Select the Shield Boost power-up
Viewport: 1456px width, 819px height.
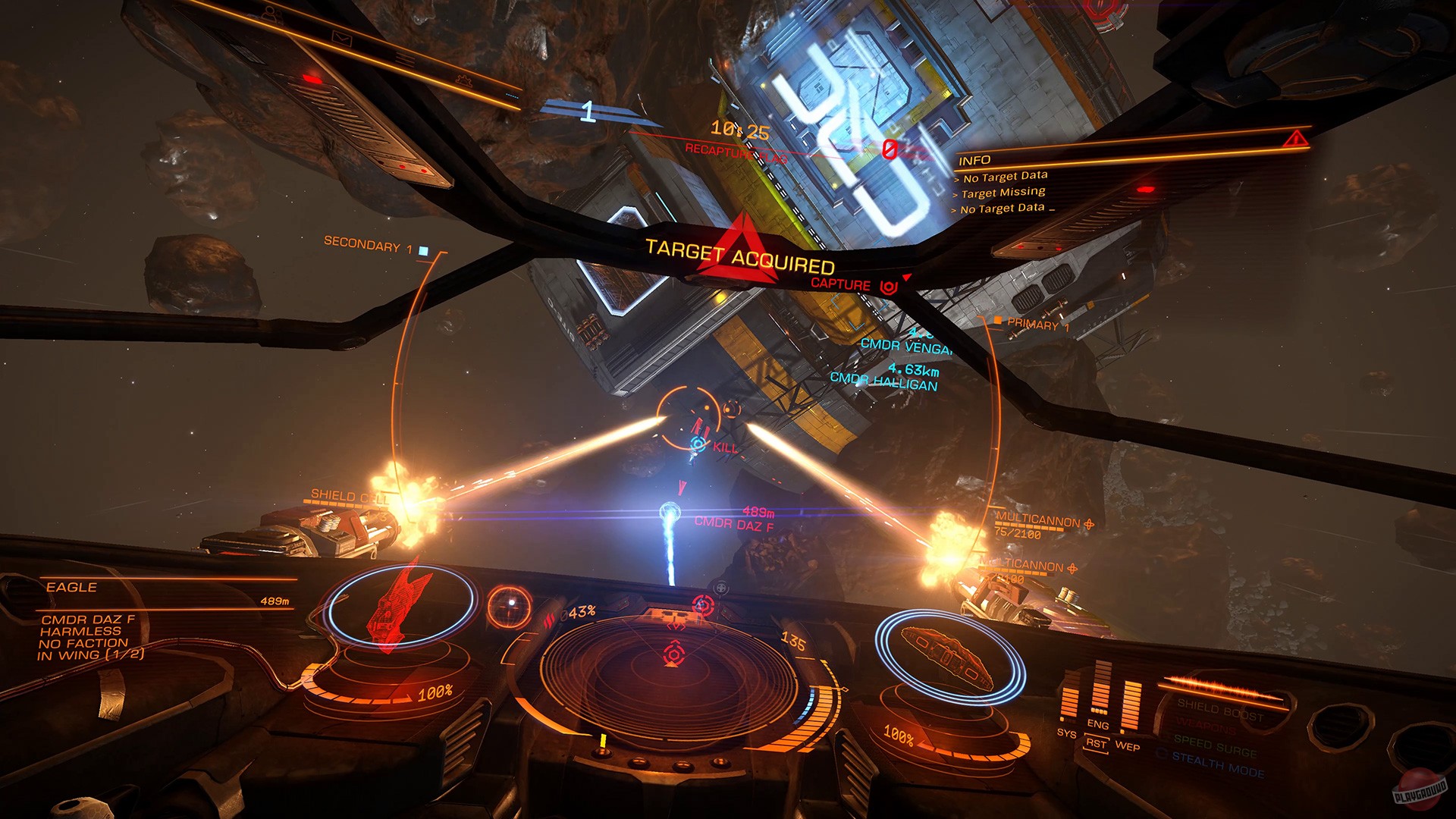(1220, 711)
